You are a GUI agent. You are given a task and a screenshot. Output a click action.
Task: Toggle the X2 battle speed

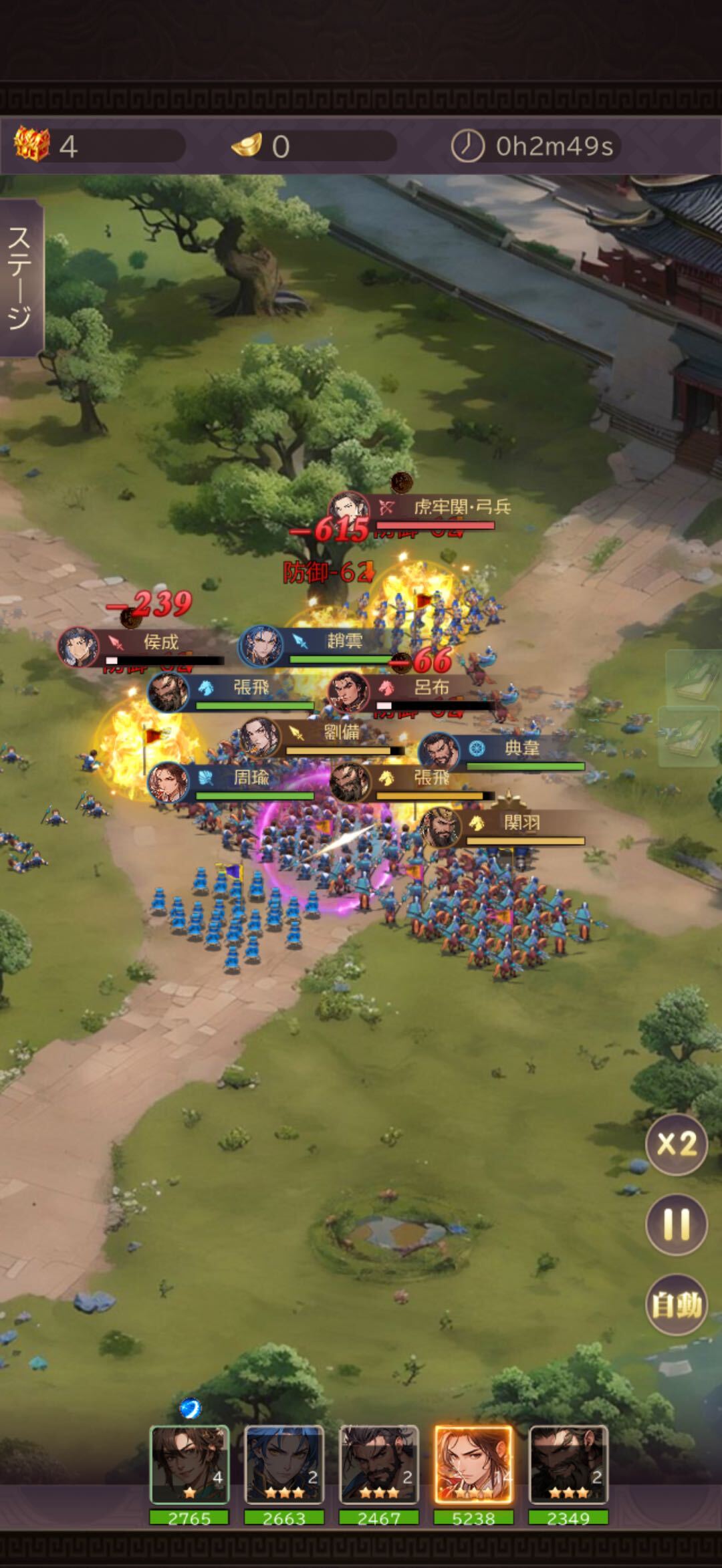tap(676, 1144)
